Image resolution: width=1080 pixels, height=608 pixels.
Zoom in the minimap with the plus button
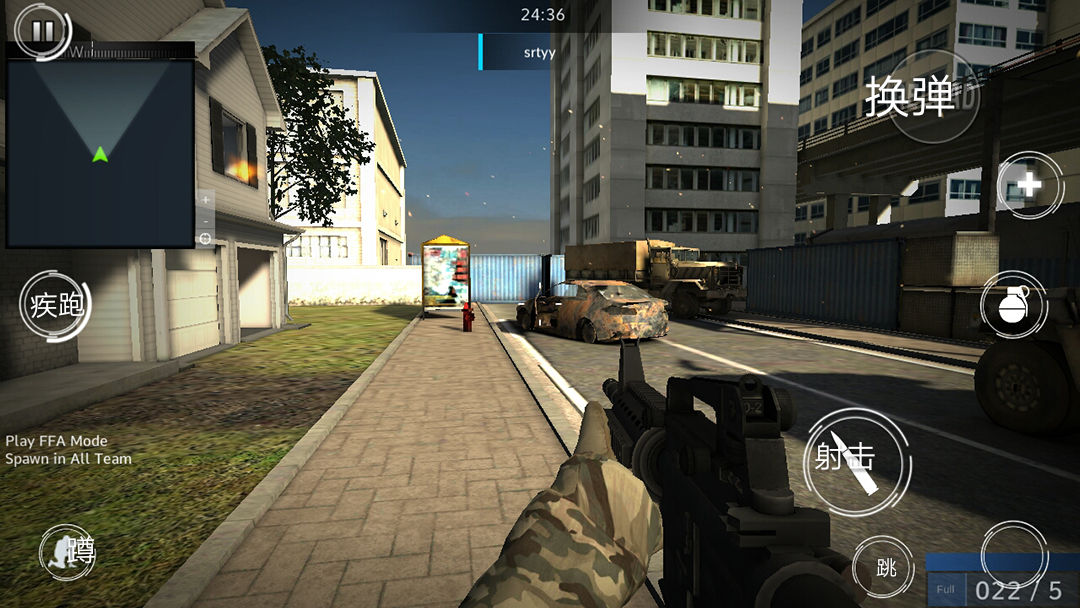click(205, 199)
